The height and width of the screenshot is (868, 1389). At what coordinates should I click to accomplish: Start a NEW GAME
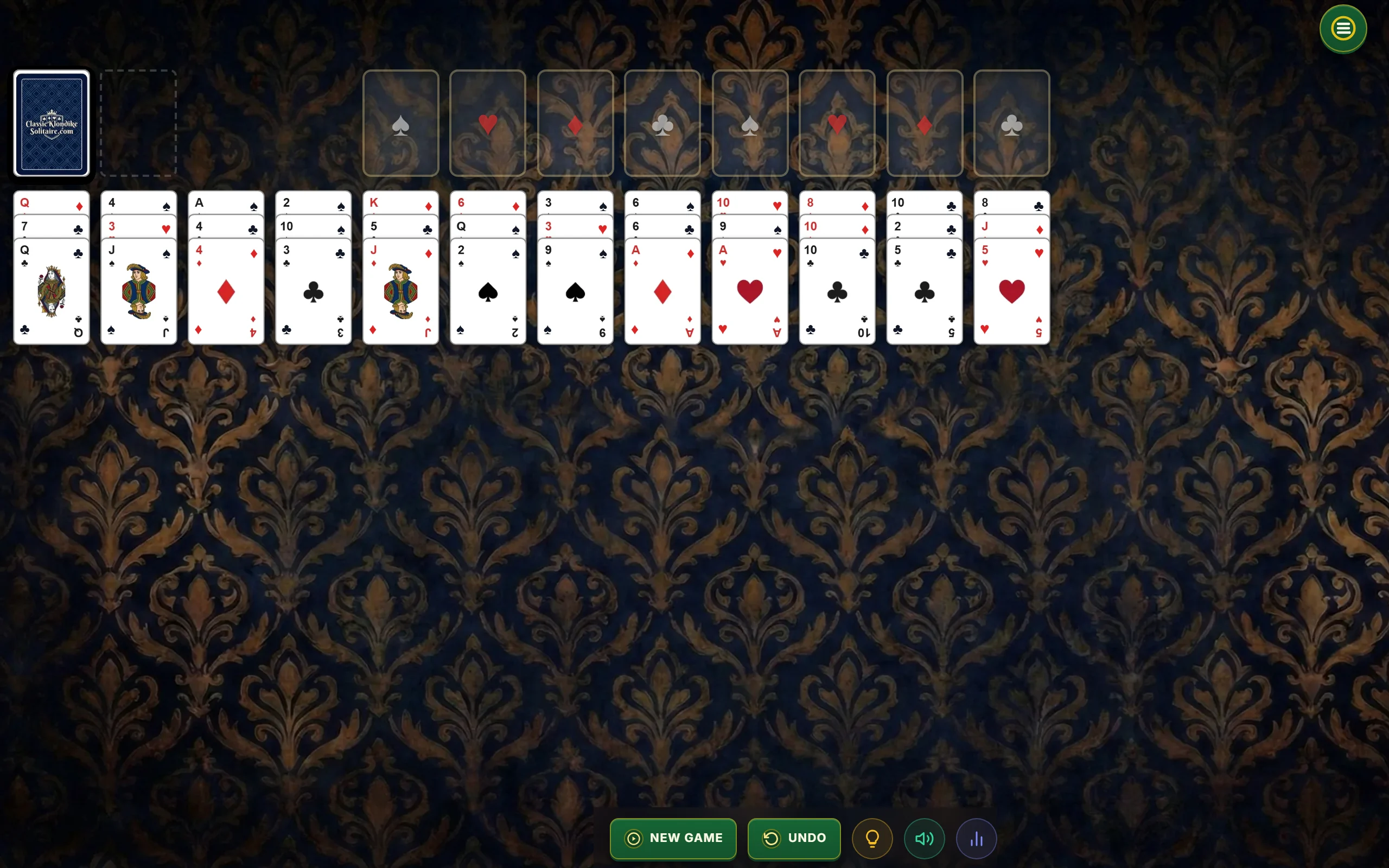(673, 838)
